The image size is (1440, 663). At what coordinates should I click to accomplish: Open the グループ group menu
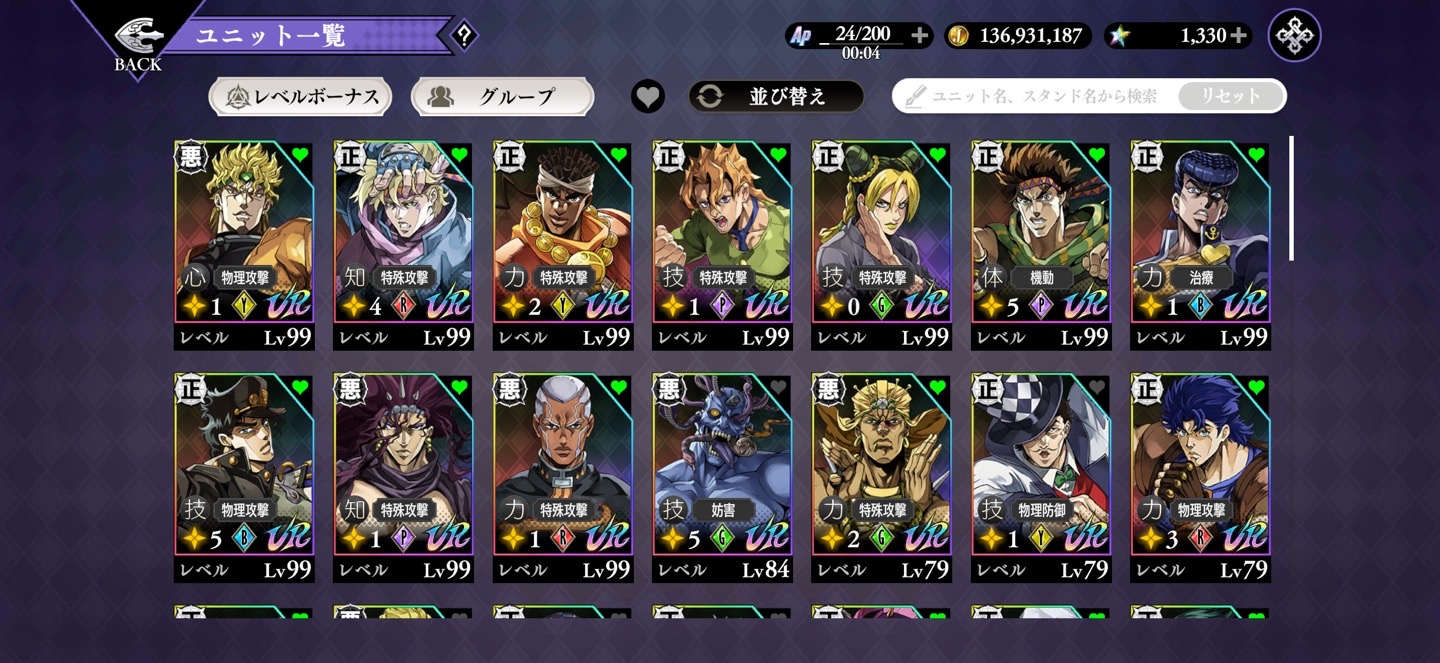pos(502,97)
